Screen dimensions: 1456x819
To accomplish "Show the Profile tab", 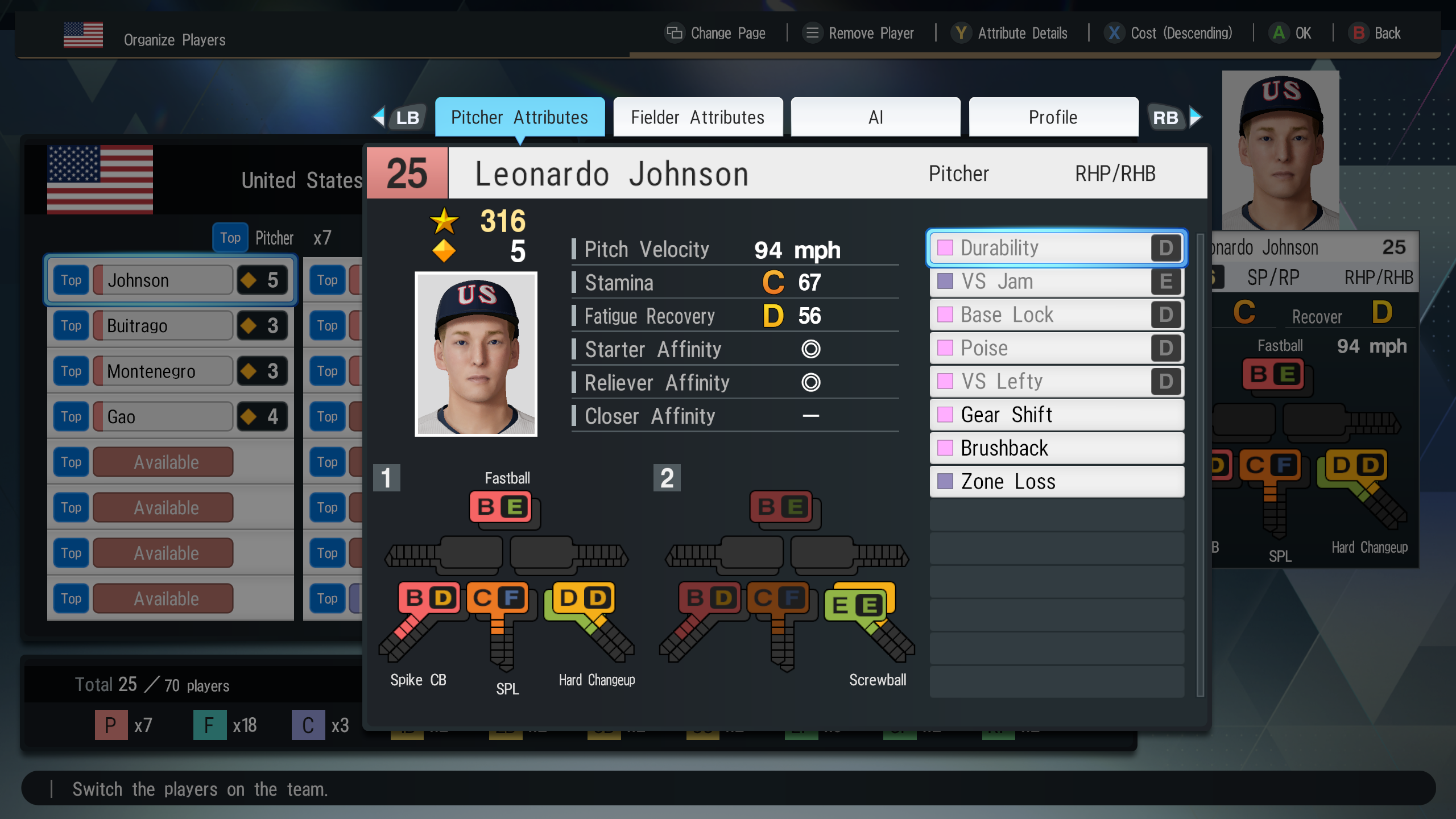I will pos(1053,117).
